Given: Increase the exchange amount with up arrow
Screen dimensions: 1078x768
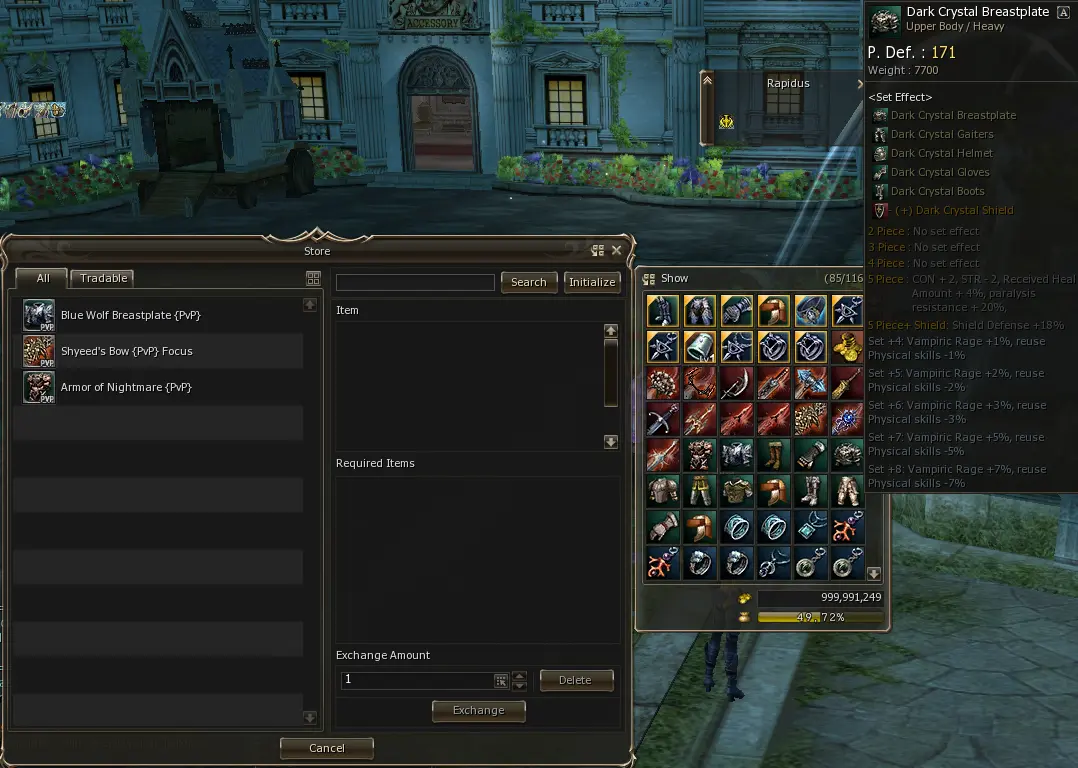Looking at the screenshot, I should (519, 675).
